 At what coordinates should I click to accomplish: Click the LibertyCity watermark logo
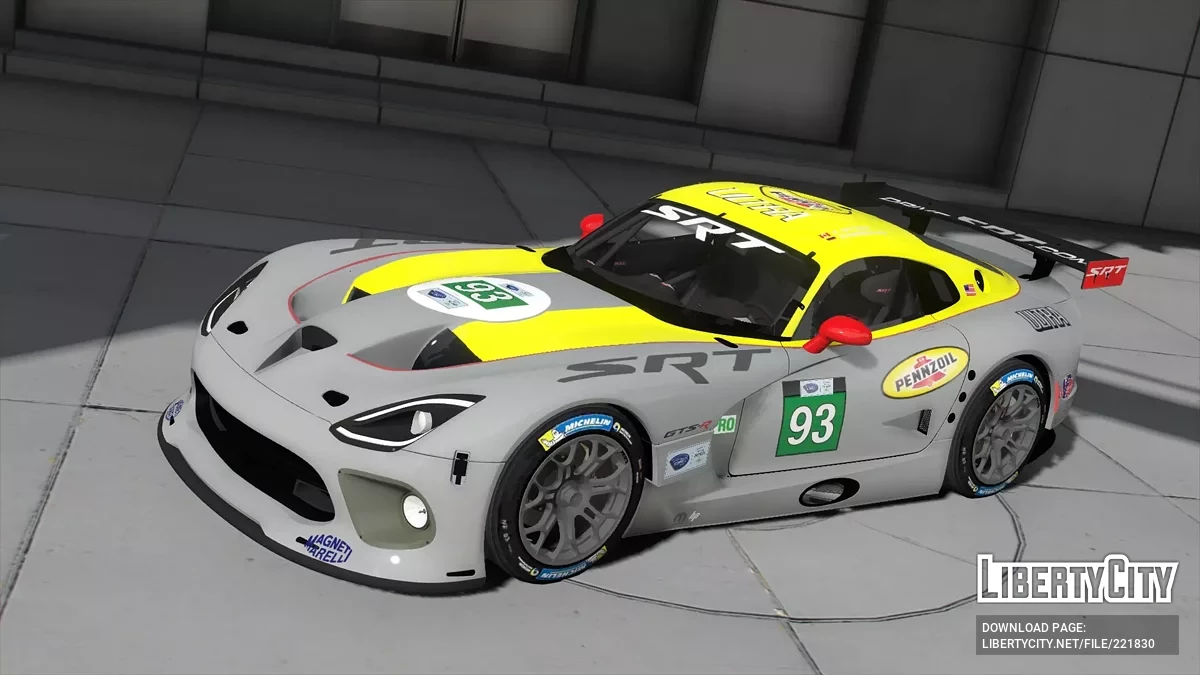pos(1077,579)
